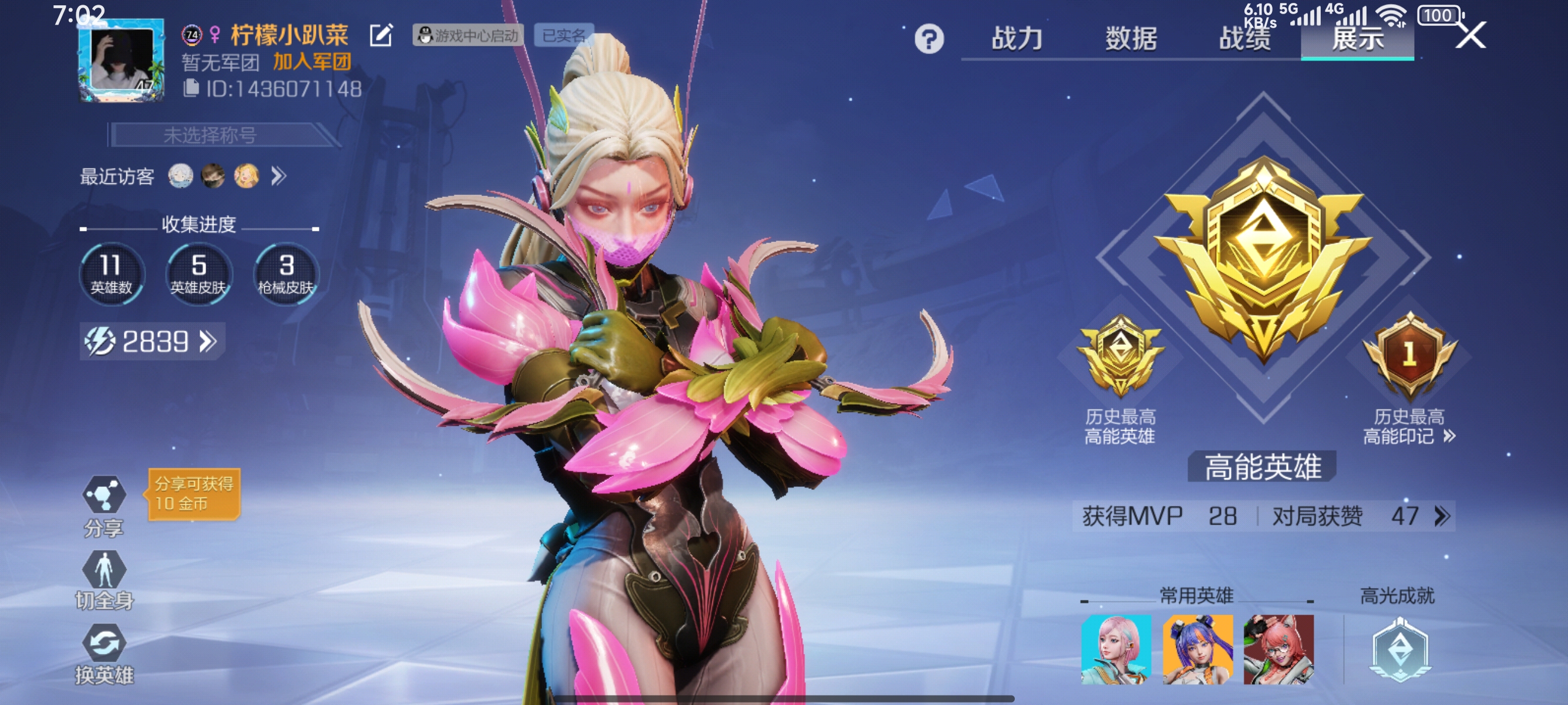Image resolution: width=1568 pixels, height=705 pixels.
Task: Copy the player ID number
Action: (x=191, y=89)
